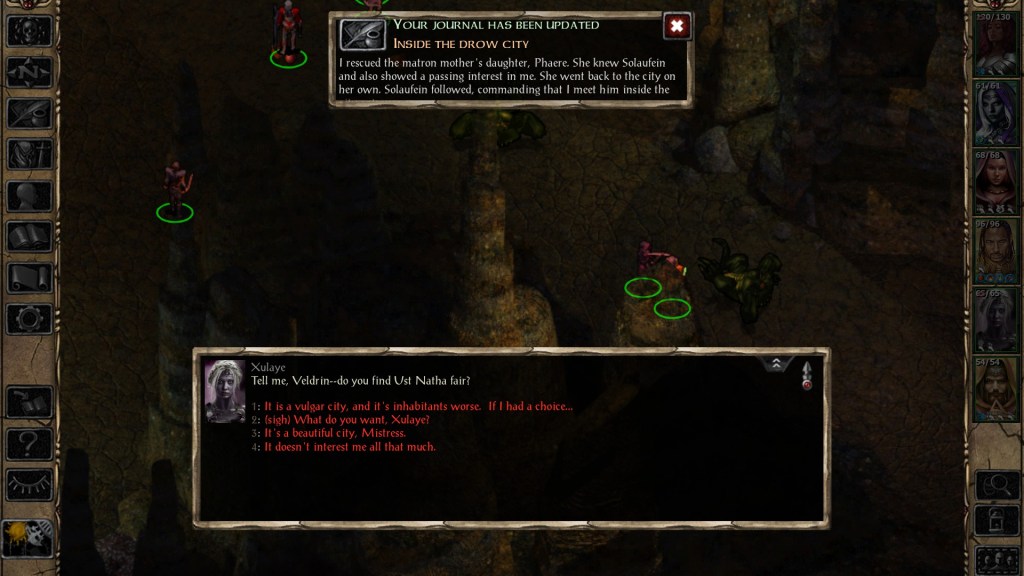Viewport: 1024px width, 576px height.
Task: Close the journal updated notification
Action: coord(677,26)
